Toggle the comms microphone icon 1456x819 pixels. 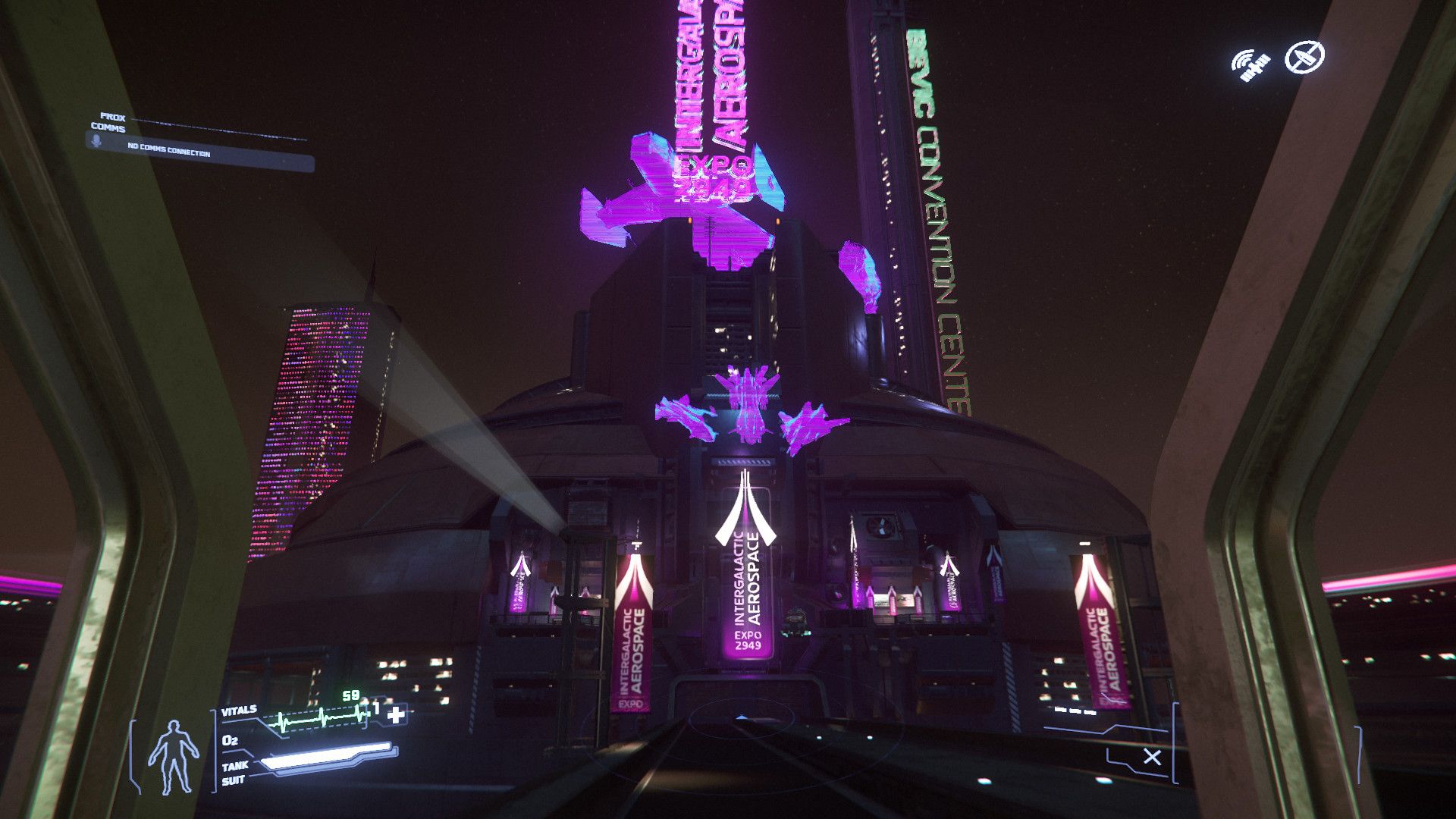click(97, 141)
